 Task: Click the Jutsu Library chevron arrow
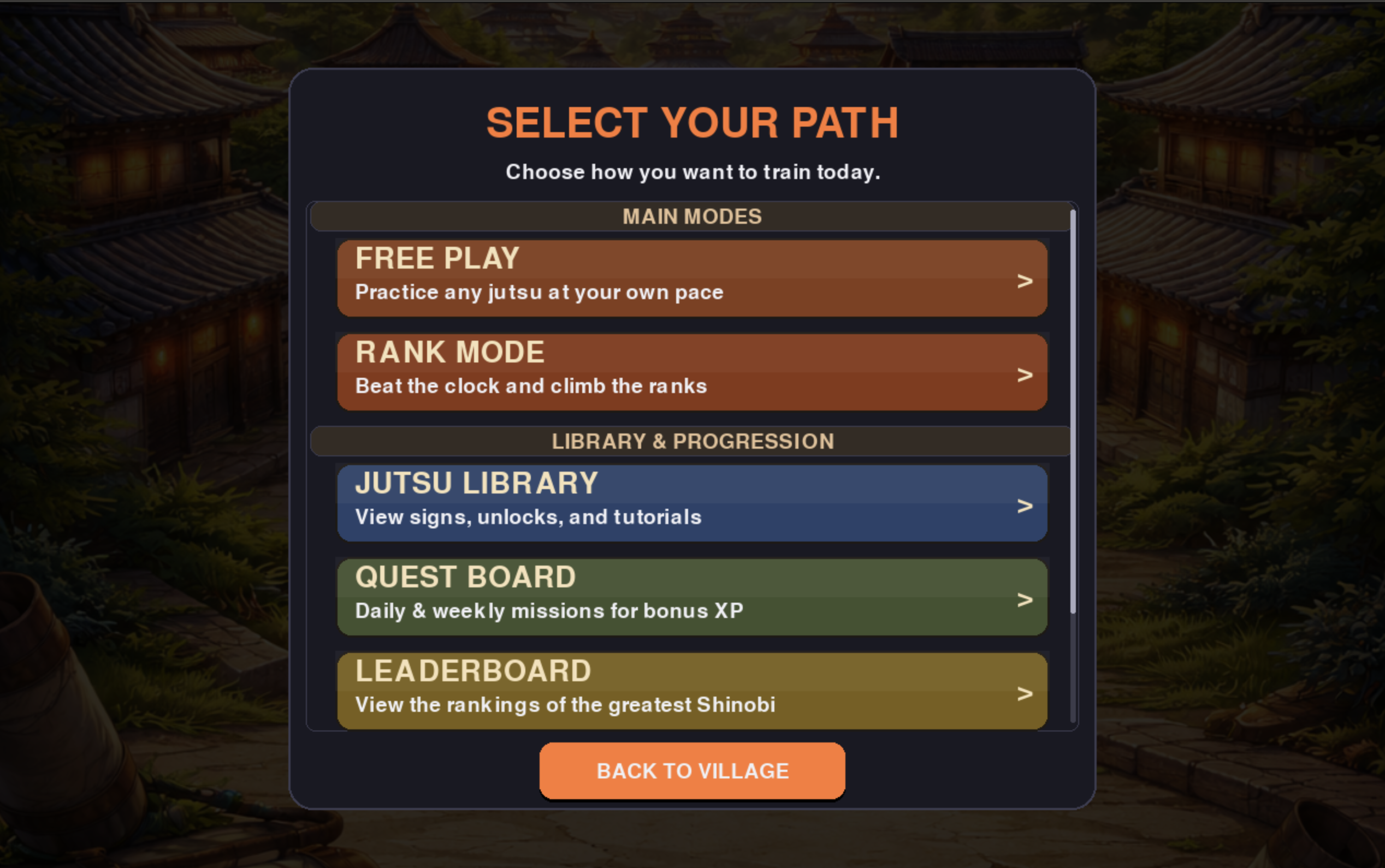pyautogui.click(x=1025, y=506)
